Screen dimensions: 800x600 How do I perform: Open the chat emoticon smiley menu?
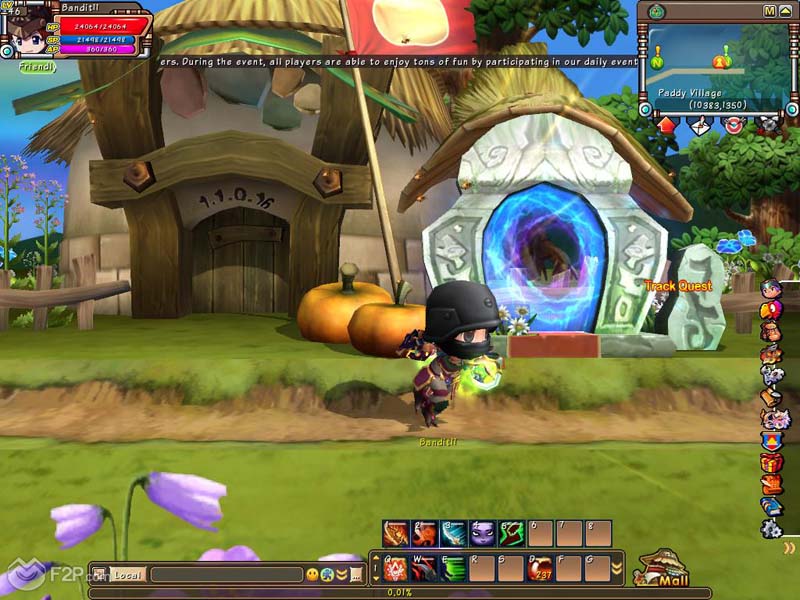[312, 575]
